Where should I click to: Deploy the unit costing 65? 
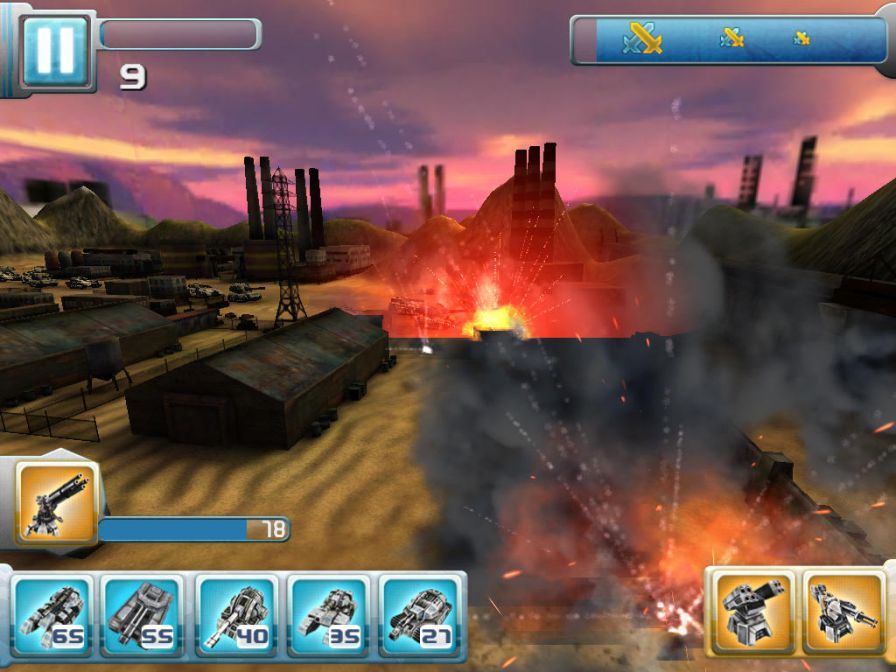point(49,615)
